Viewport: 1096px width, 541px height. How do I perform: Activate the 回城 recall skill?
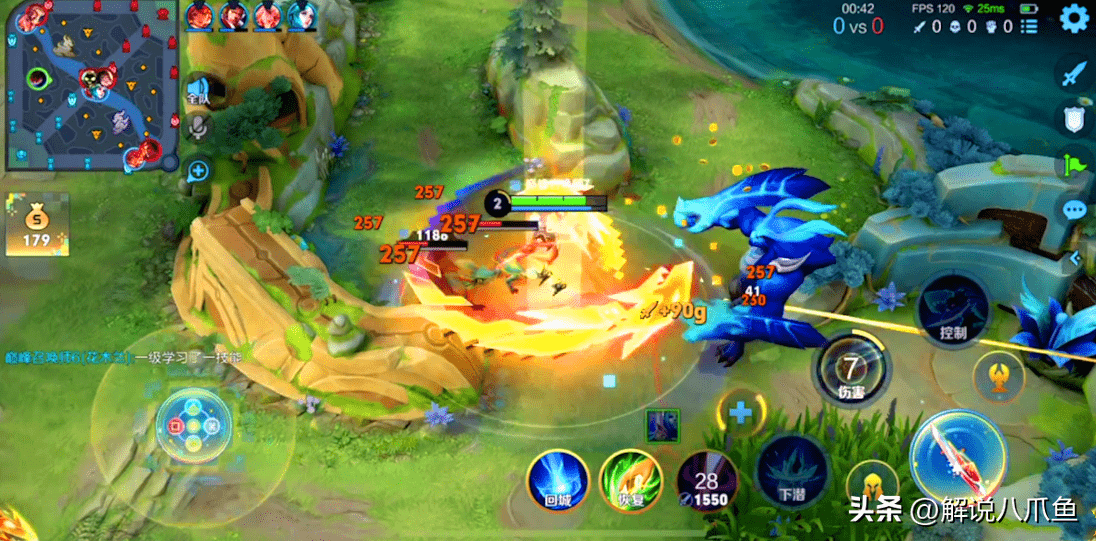click(x=558, y=479)
